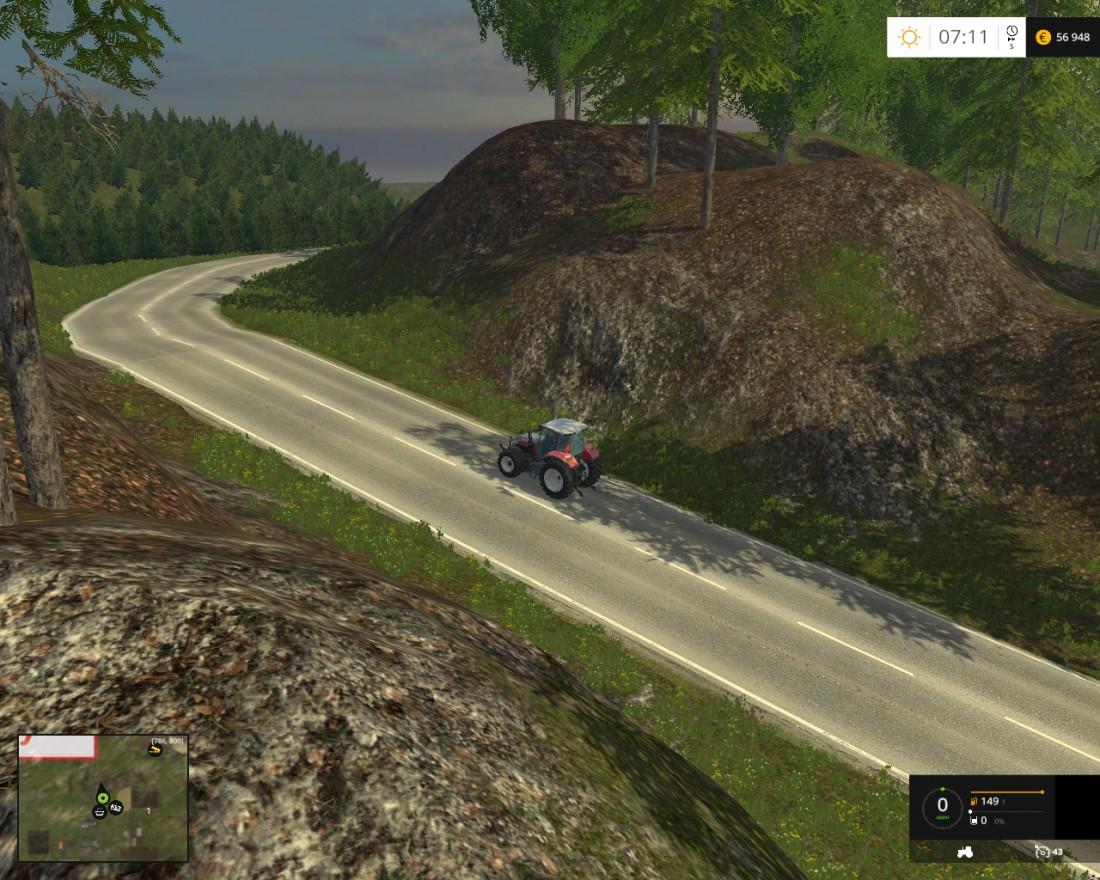1100x880 pixels.
Task: Click the yellow vehicle marker on minimap
Action: click(155, 750)
